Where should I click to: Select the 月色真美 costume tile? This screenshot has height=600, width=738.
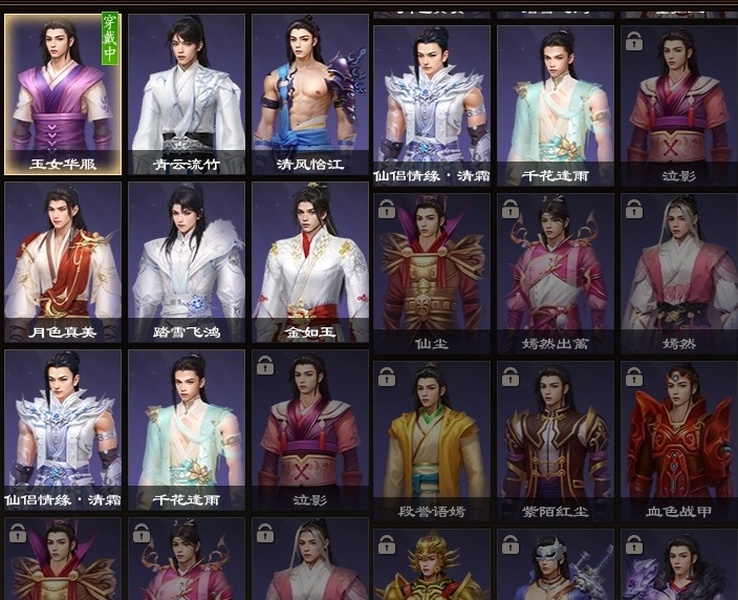63,262
